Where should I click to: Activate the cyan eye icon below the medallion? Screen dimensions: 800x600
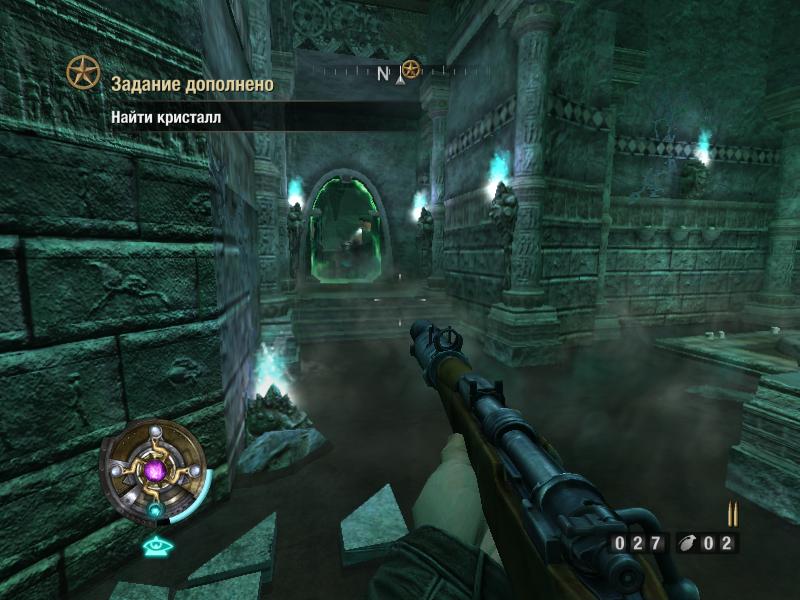click(155, 546)
